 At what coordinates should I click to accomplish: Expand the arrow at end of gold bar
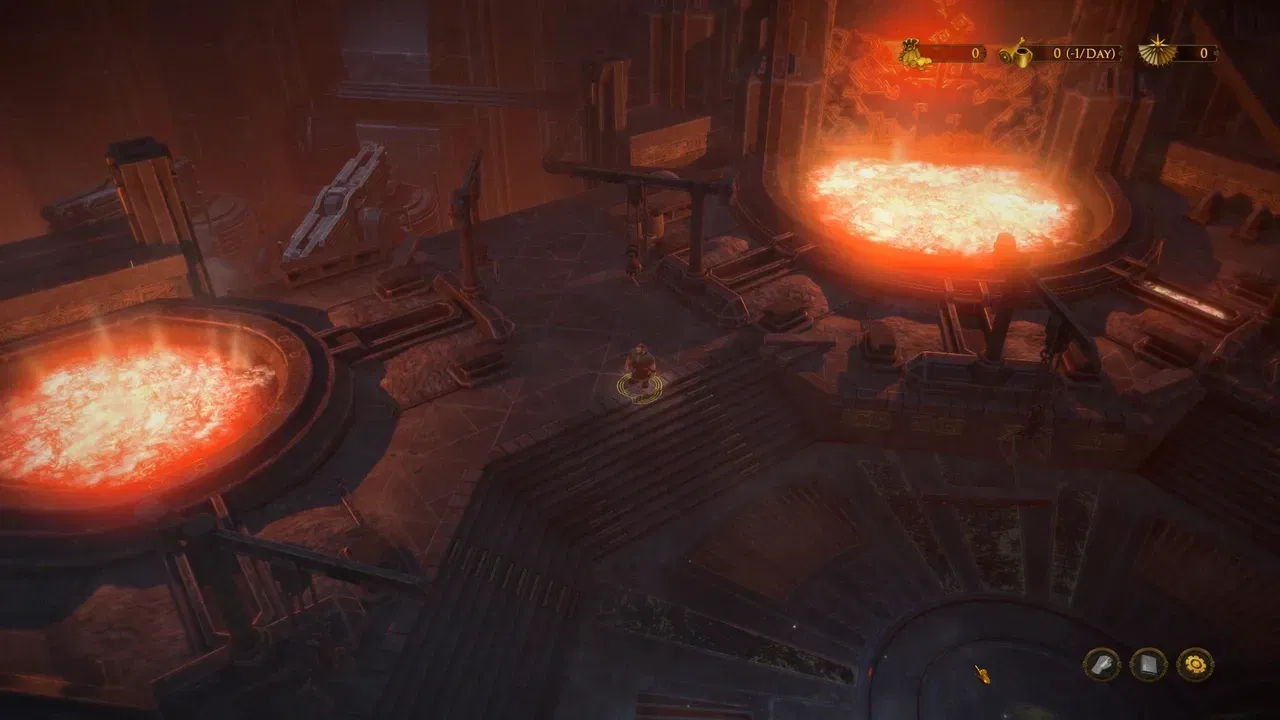pos(984,53)
